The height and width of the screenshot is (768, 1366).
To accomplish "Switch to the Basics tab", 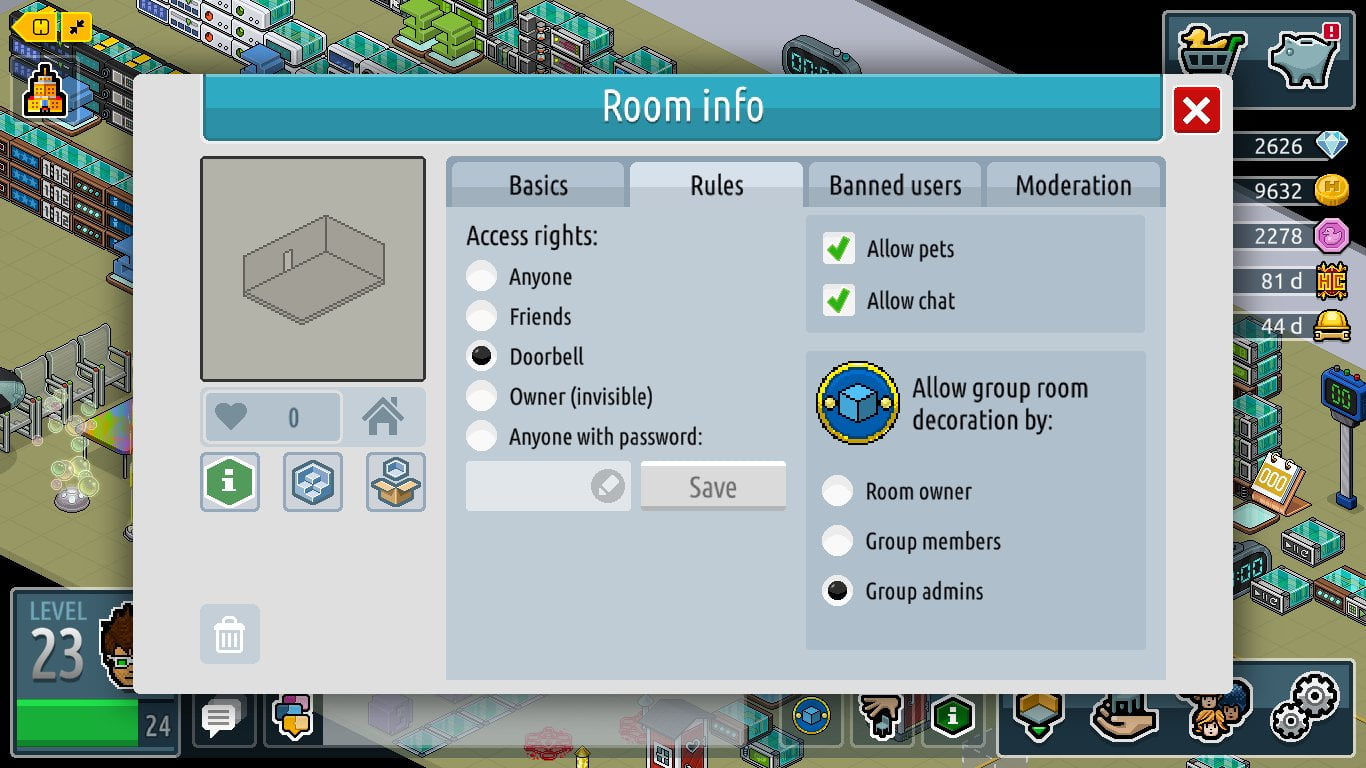I will (x=538, y=185).
